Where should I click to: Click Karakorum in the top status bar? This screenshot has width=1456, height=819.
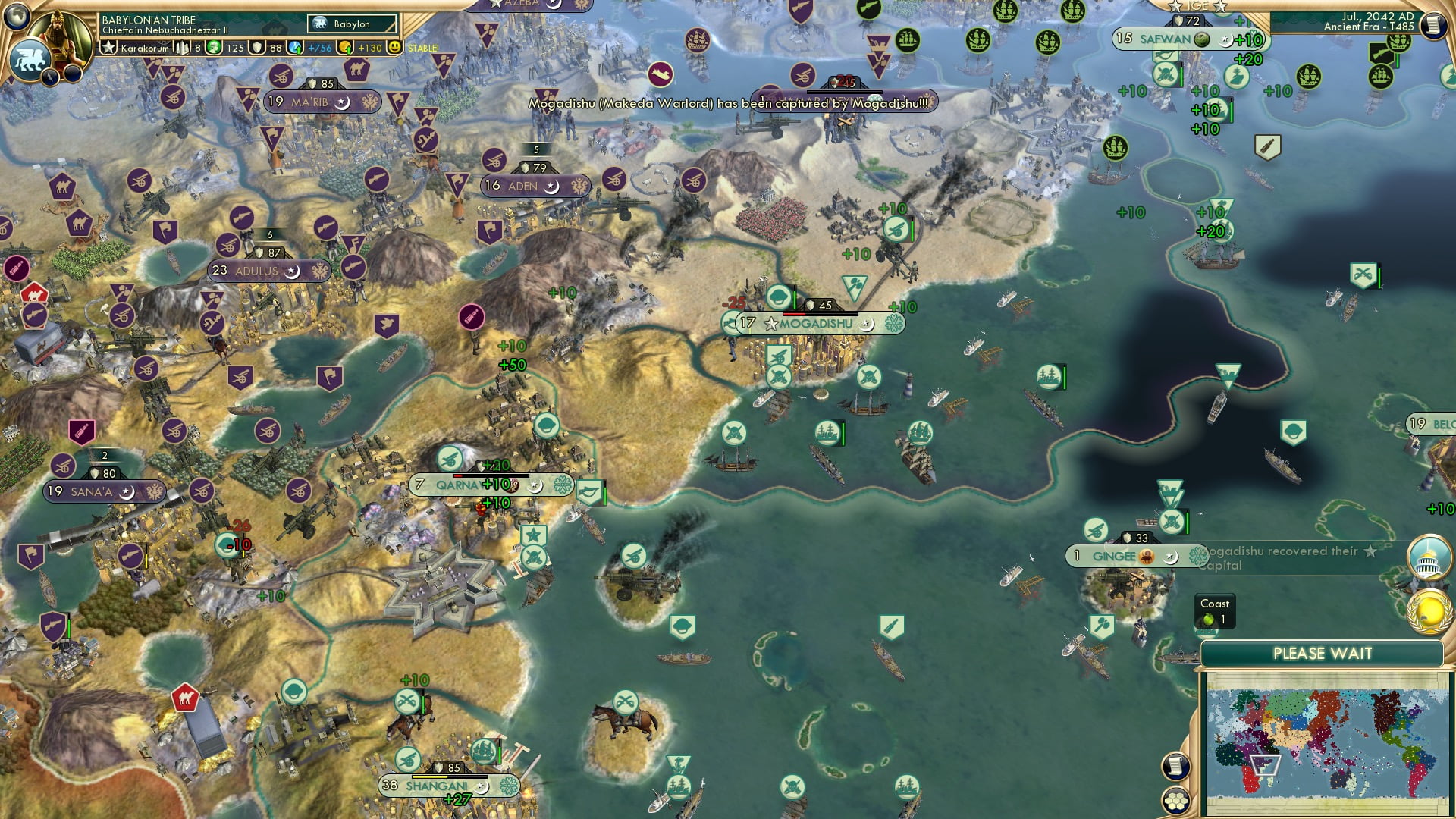[144, 48]
